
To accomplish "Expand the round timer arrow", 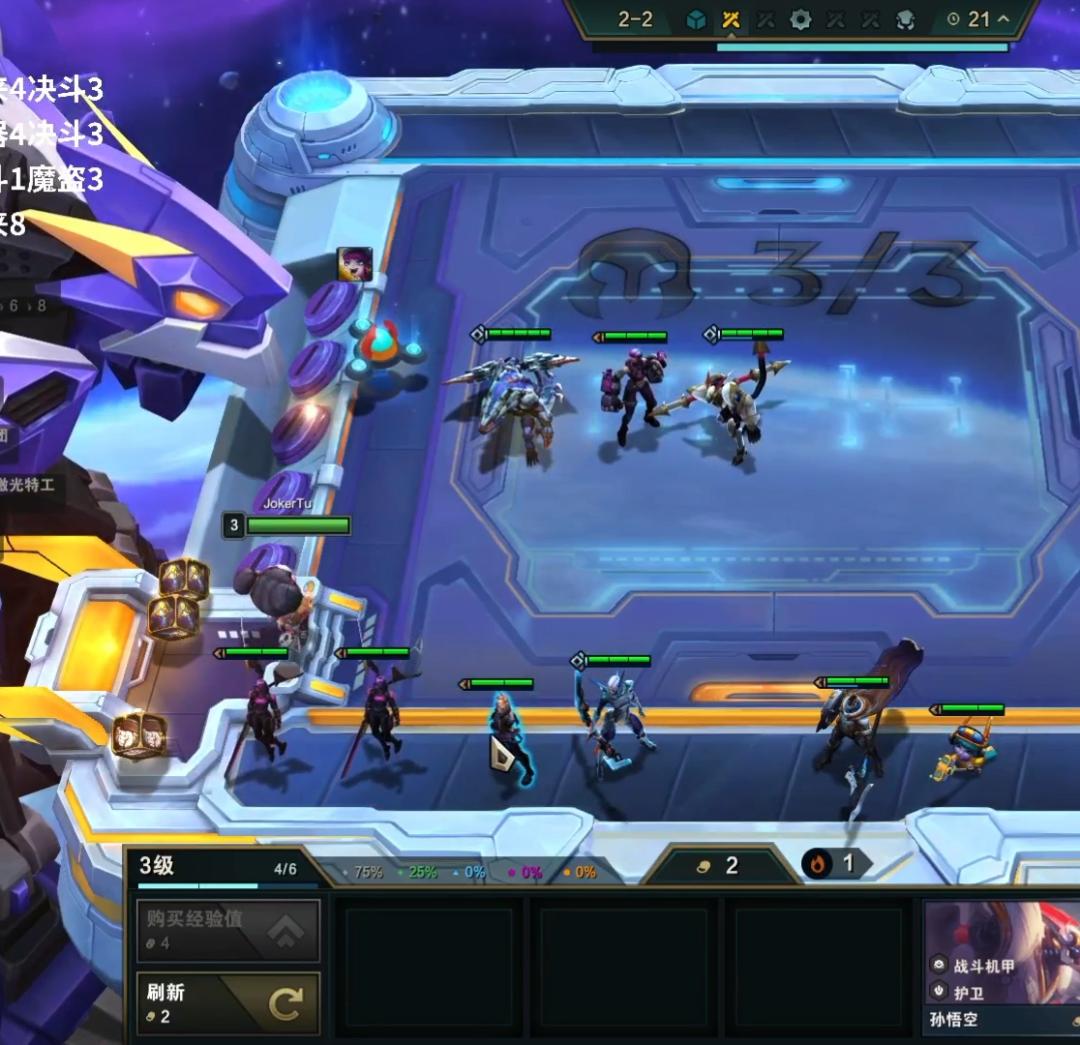I will pyautogui.click(x=1003, y=19).
